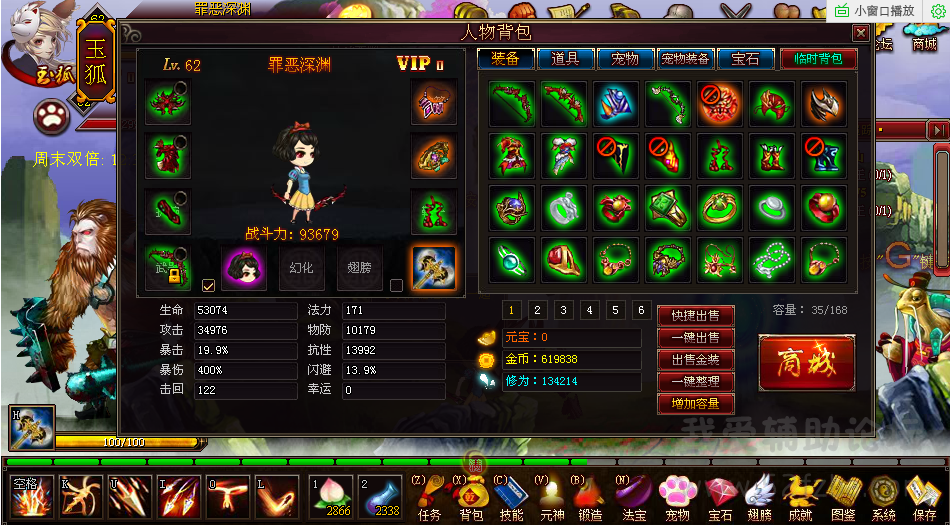
Task: Open the 宠物 pet tab
Action: click(x=625, y=59)
